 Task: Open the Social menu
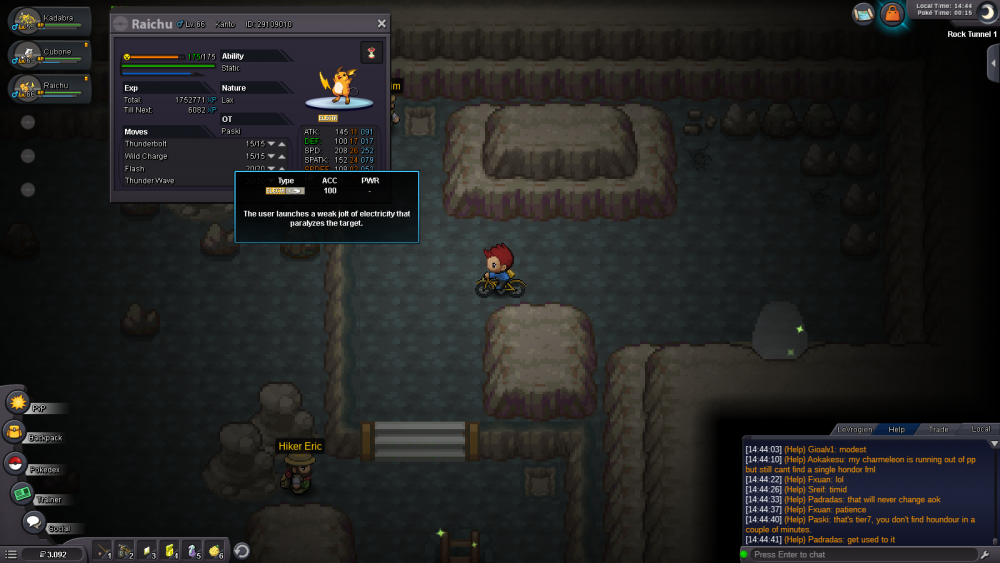(x=33, y=522)
